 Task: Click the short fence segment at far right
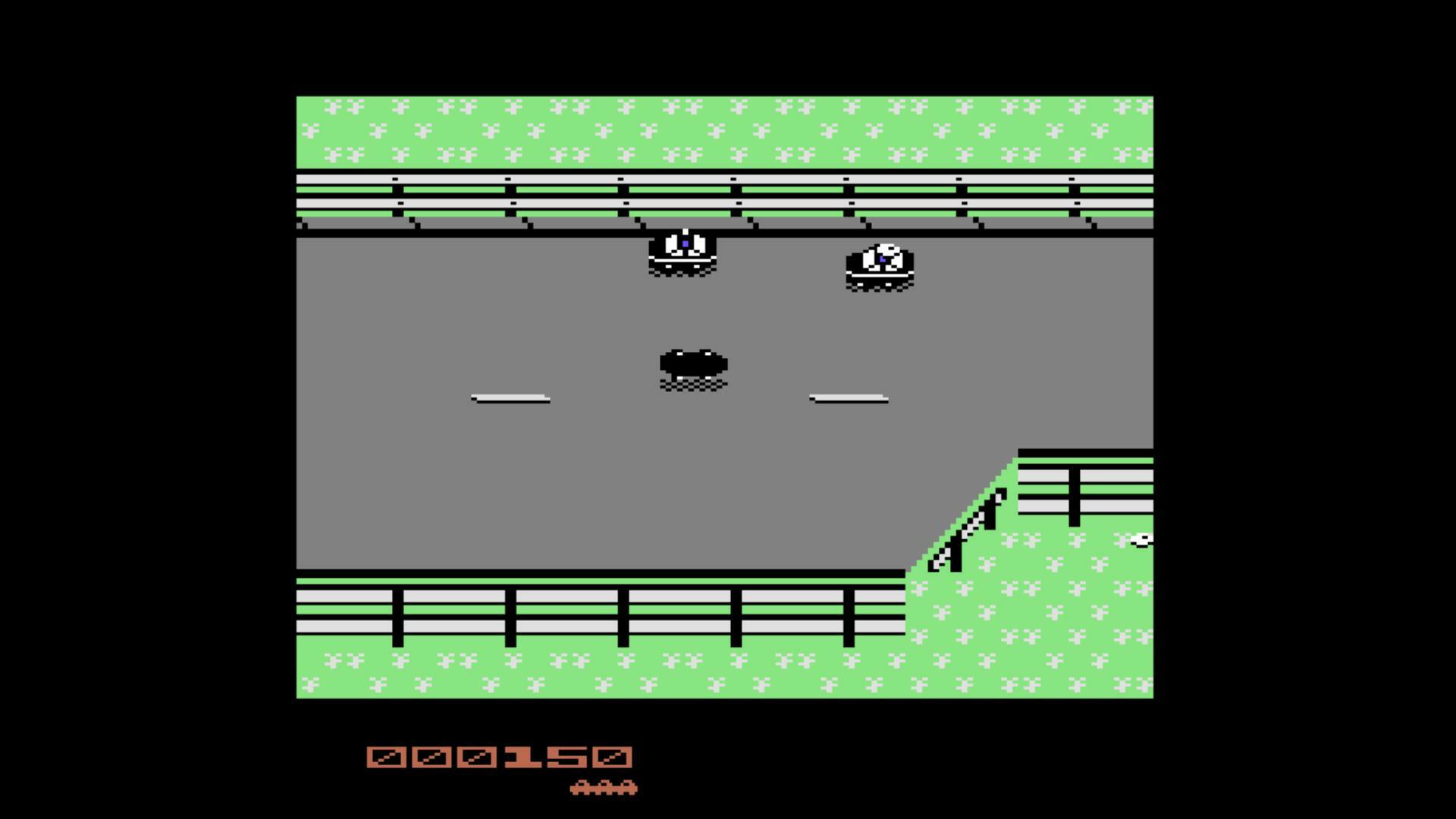(1084, 485)
